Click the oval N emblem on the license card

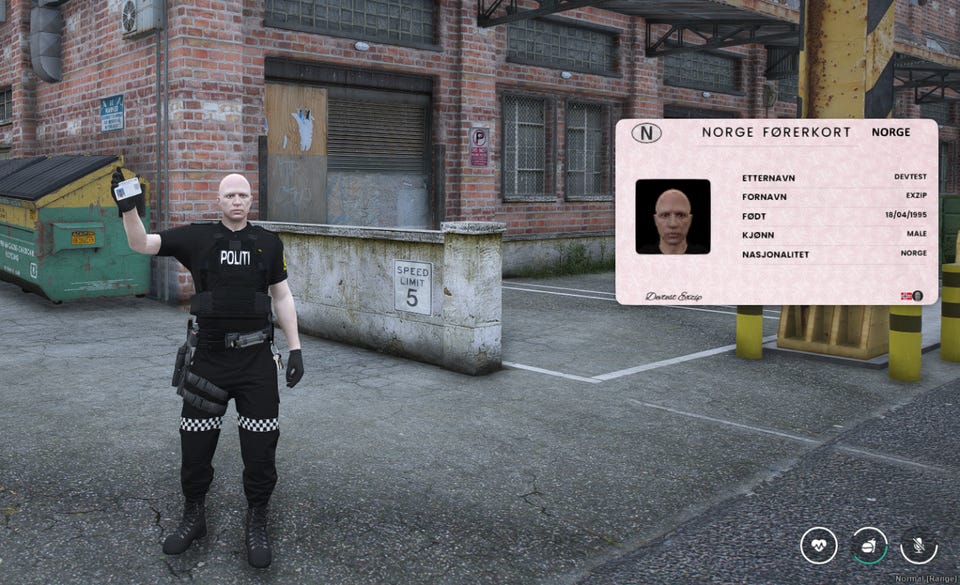(x=646, y=133)
